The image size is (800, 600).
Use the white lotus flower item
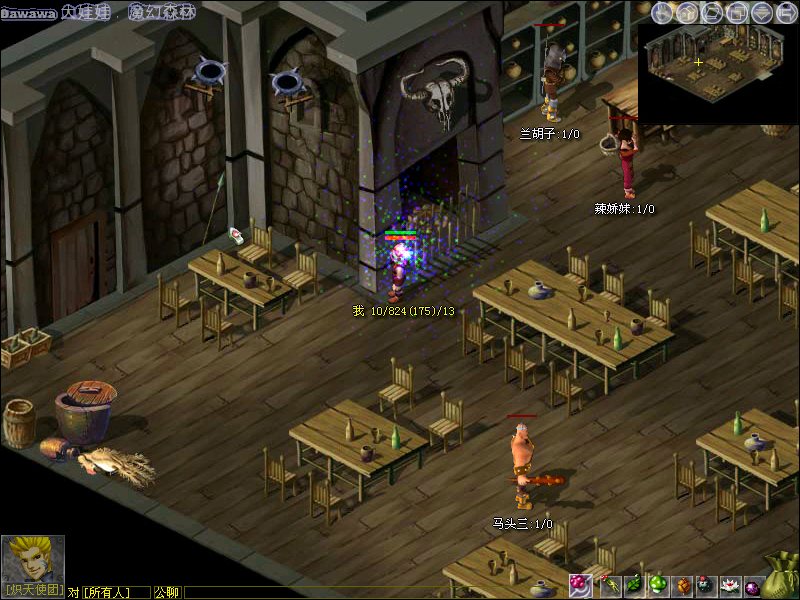pos(730,584)
